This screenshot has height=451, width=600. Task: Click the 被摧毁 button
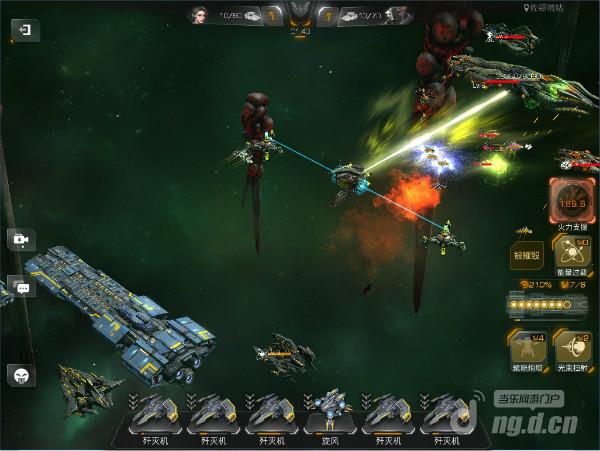(x=526, y=256)
